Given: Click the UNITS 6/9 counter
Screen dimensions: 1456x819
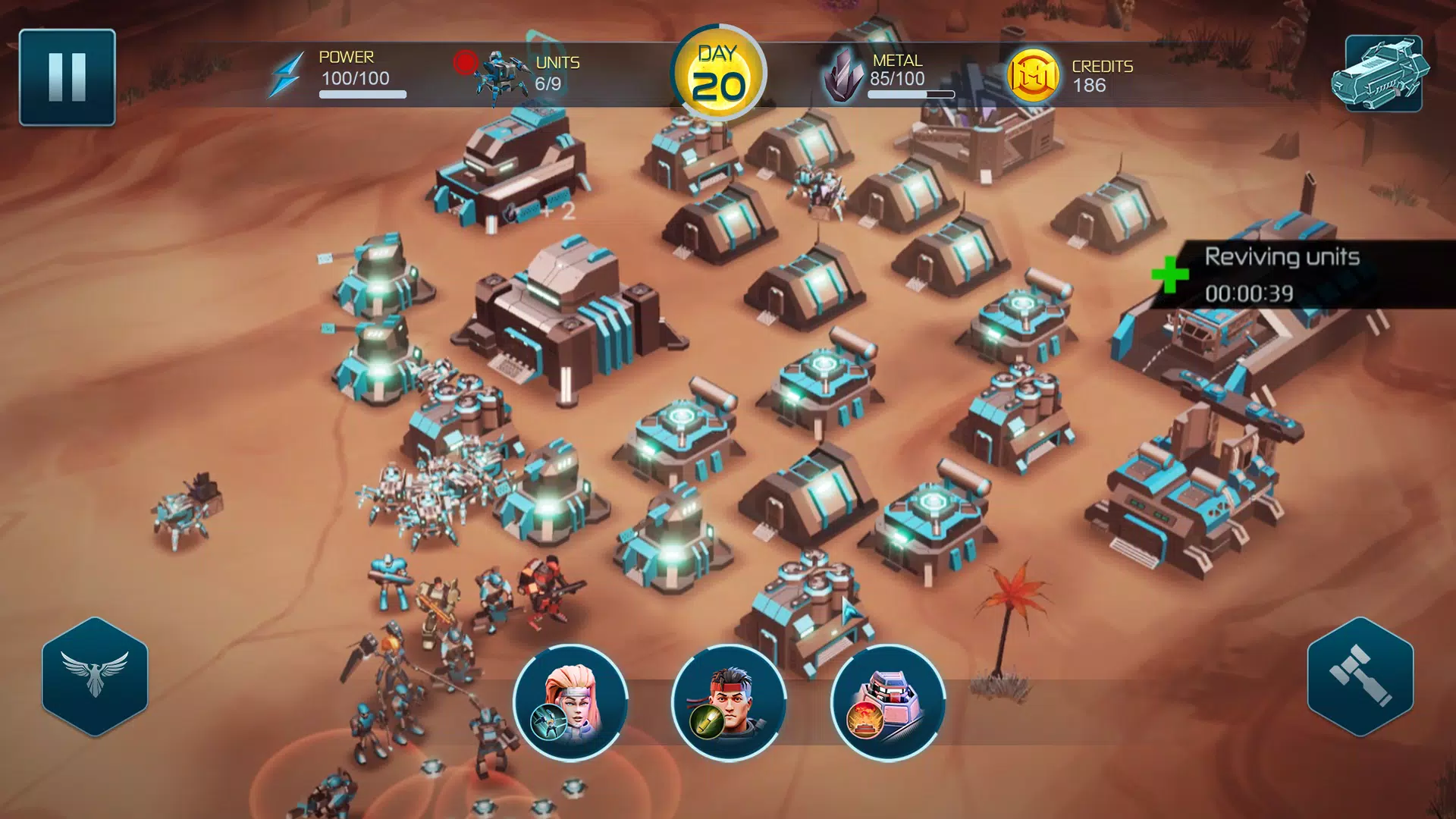Looking at the screenshot, I should (556, 74).
